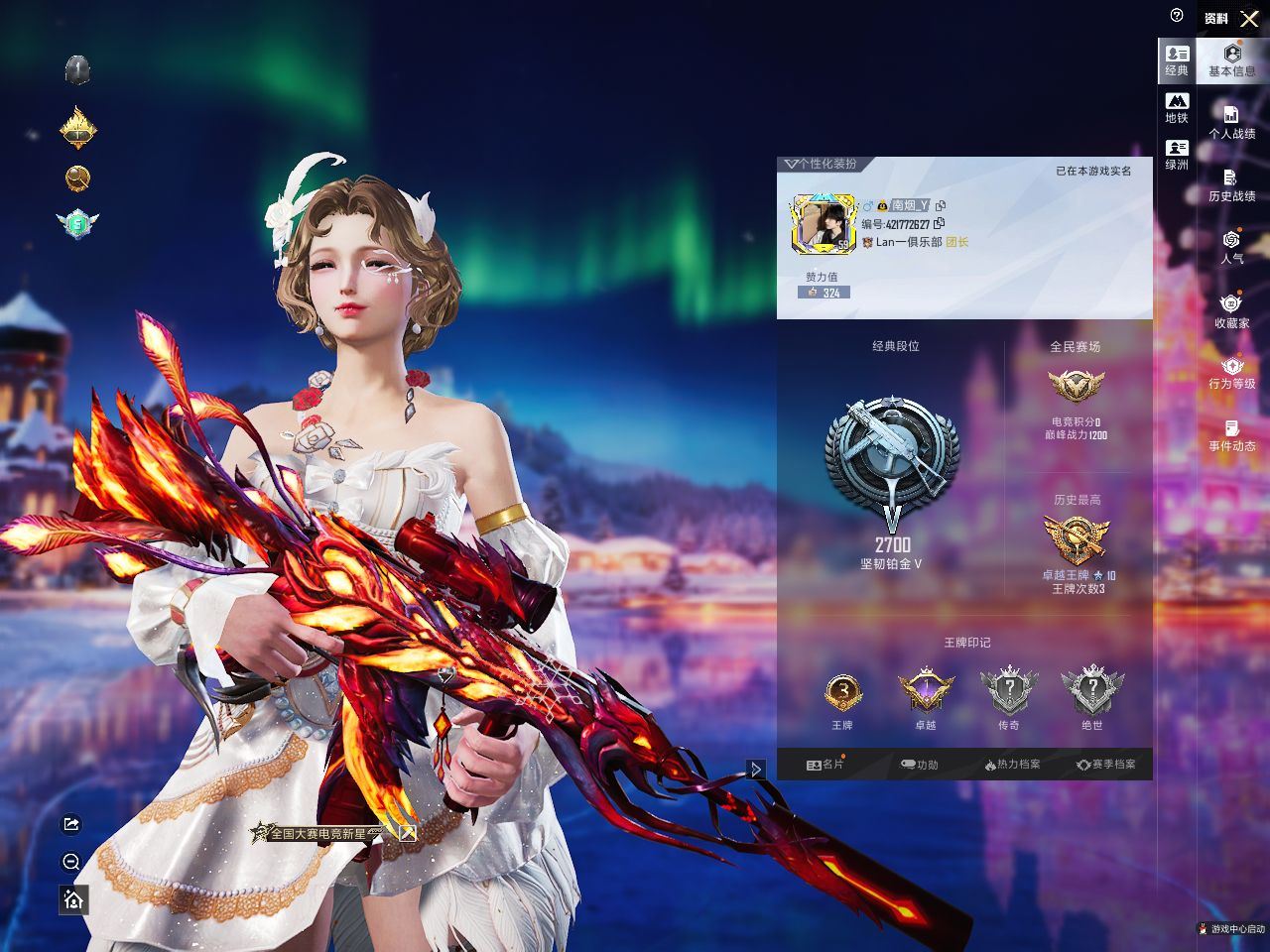Open the help question mark icon
Image resolution: width=1270 pixels, height=952 pixels.
(x=1177, y=16)
